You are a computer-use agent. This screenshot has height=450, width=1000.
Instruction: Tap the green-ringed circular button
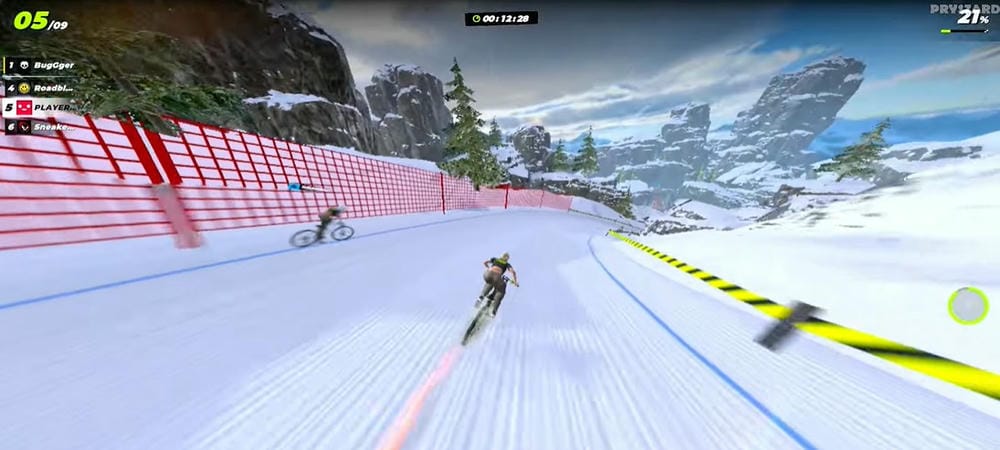(967, 305)
